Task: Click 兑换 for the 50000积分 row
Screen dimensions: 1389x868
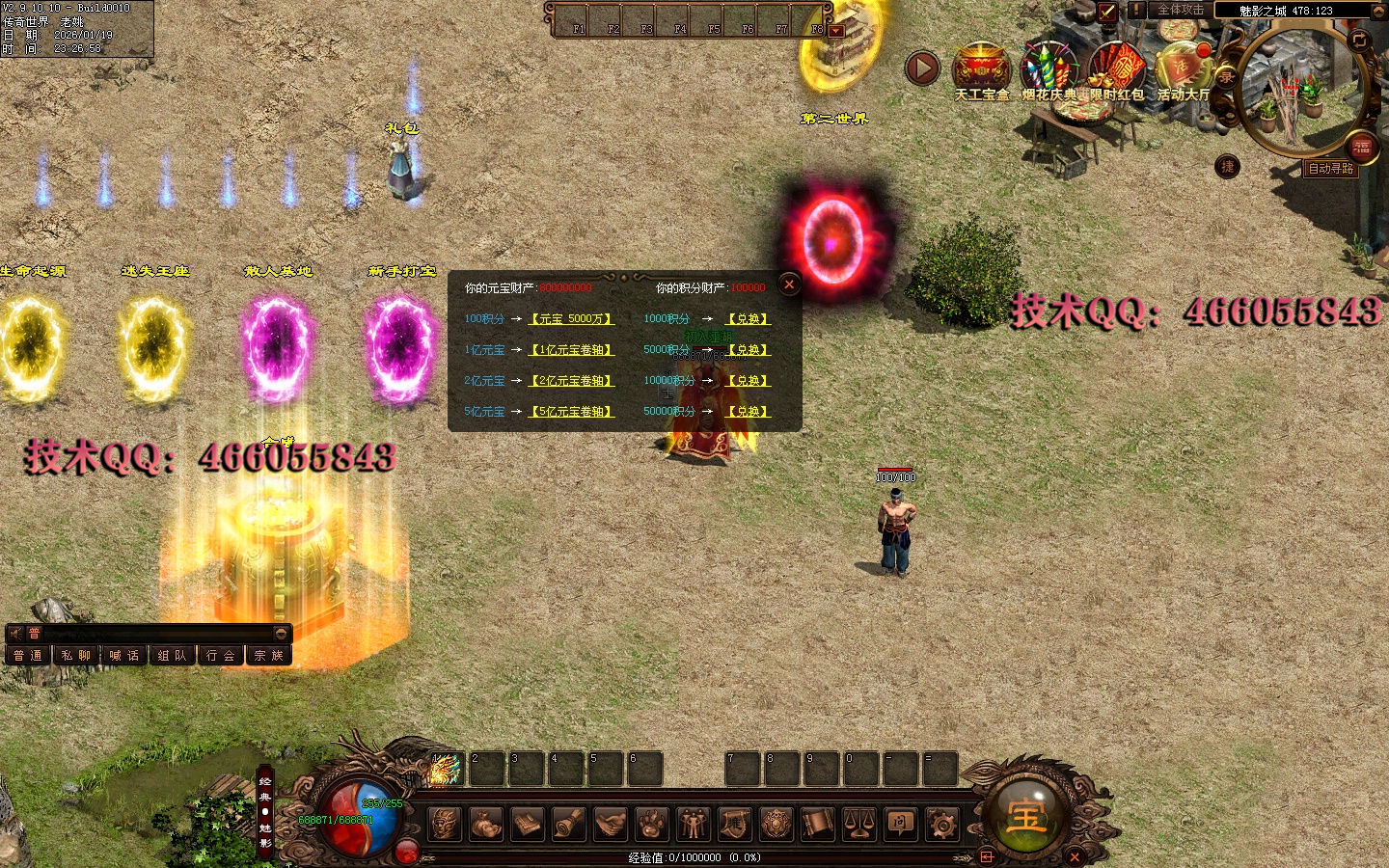Action: click(x=748, y=411)
